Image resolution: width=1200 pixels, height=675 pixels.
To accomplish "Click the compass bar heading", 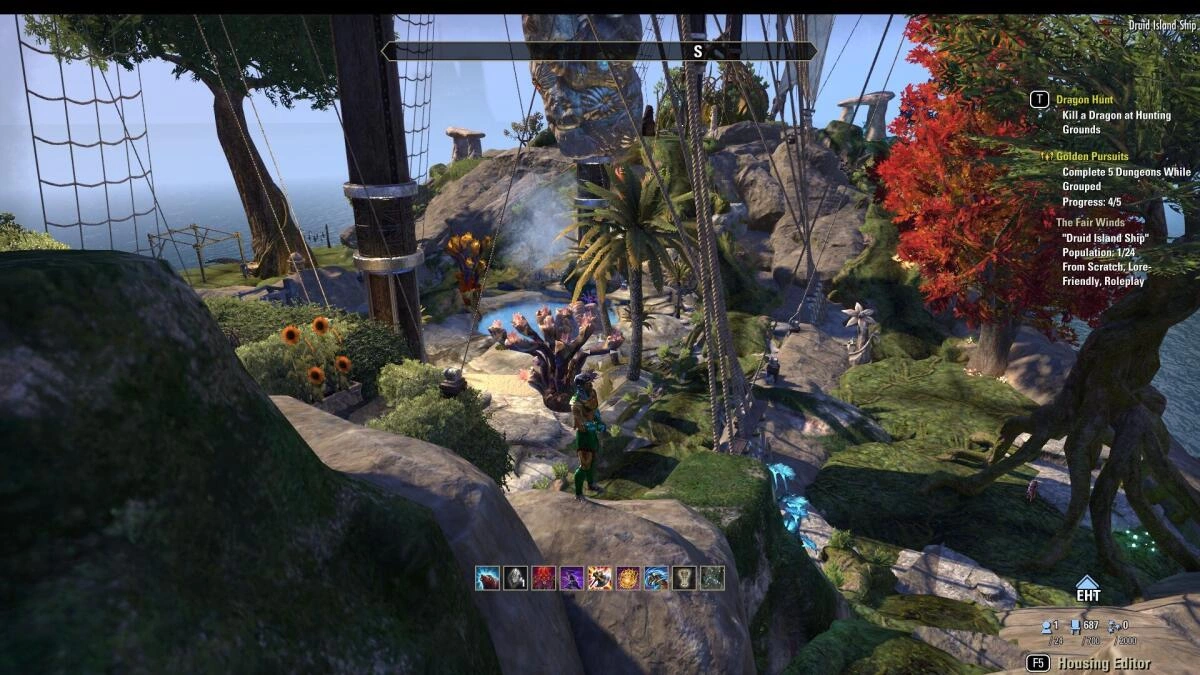I will pos(698,50).
